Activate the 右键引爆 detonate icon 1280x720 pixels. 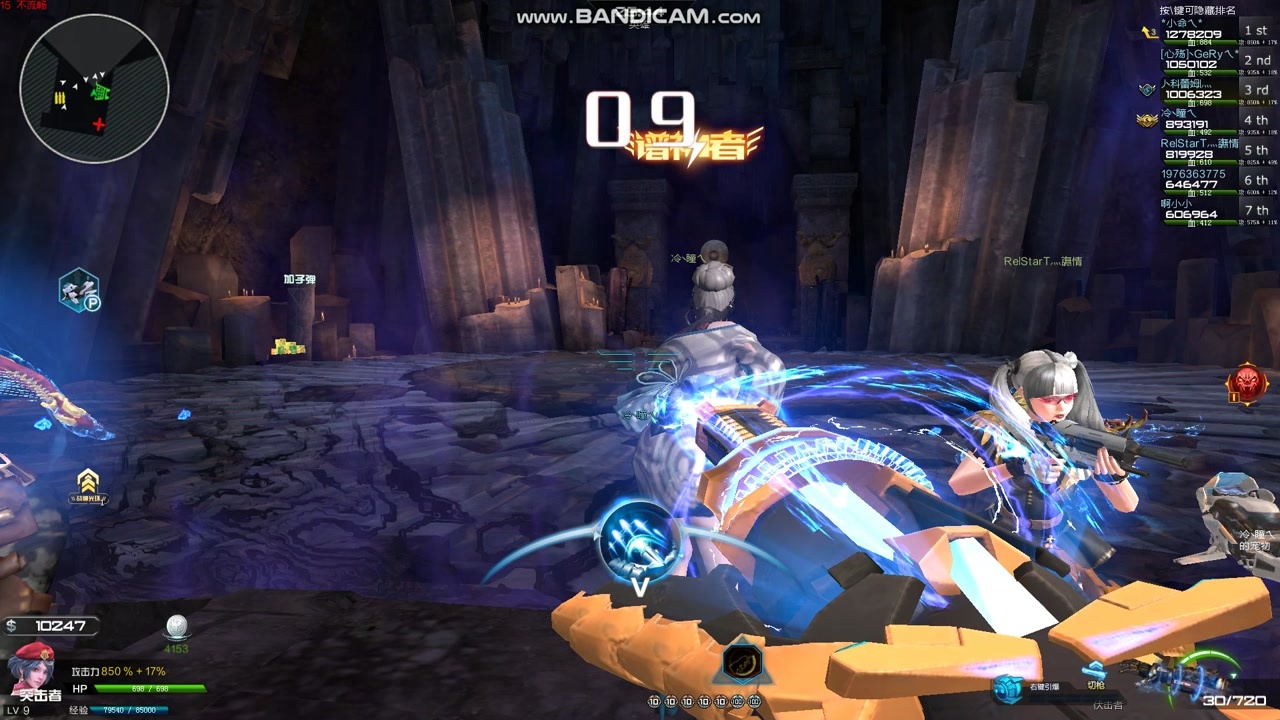click(x=1007, y=686)
